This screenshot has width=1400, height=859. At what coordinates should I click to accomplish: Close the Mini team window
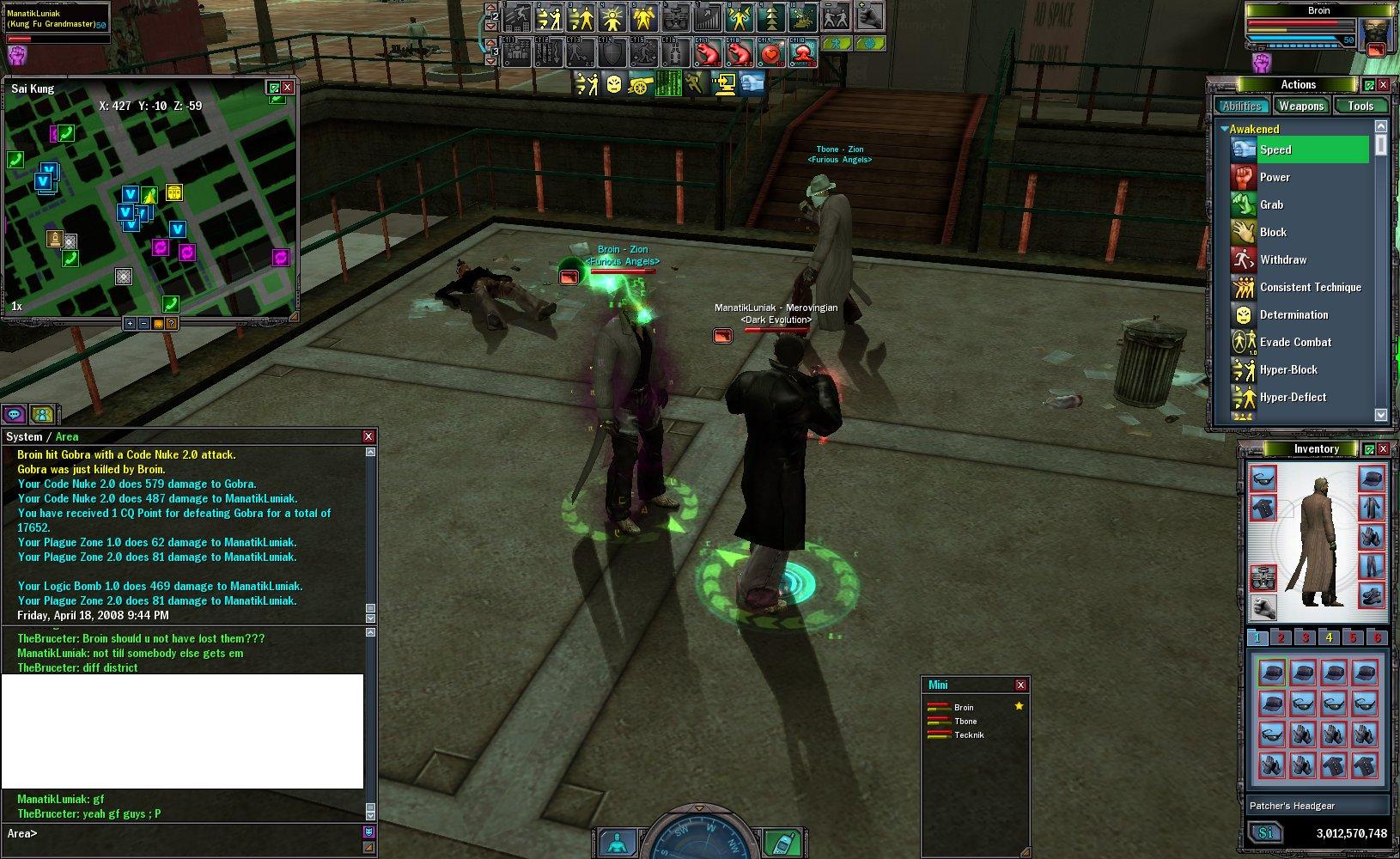coord(1020,685)
